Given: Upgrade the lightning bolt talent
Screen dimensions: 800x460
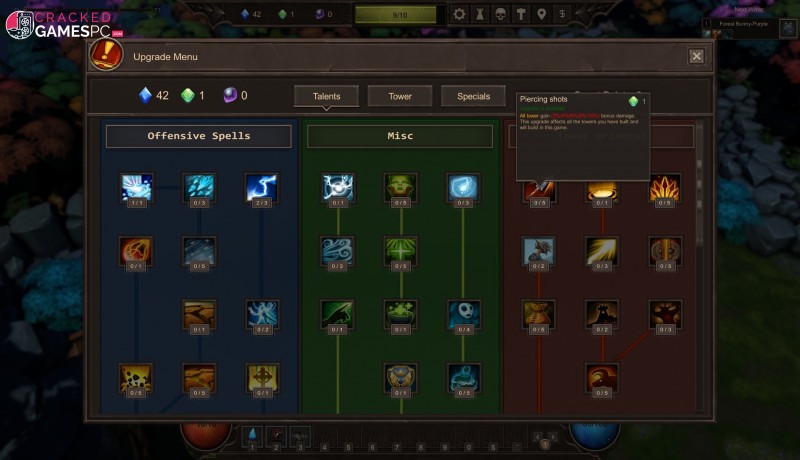Looking at the screenshot, I should click(x=261, y=187).
